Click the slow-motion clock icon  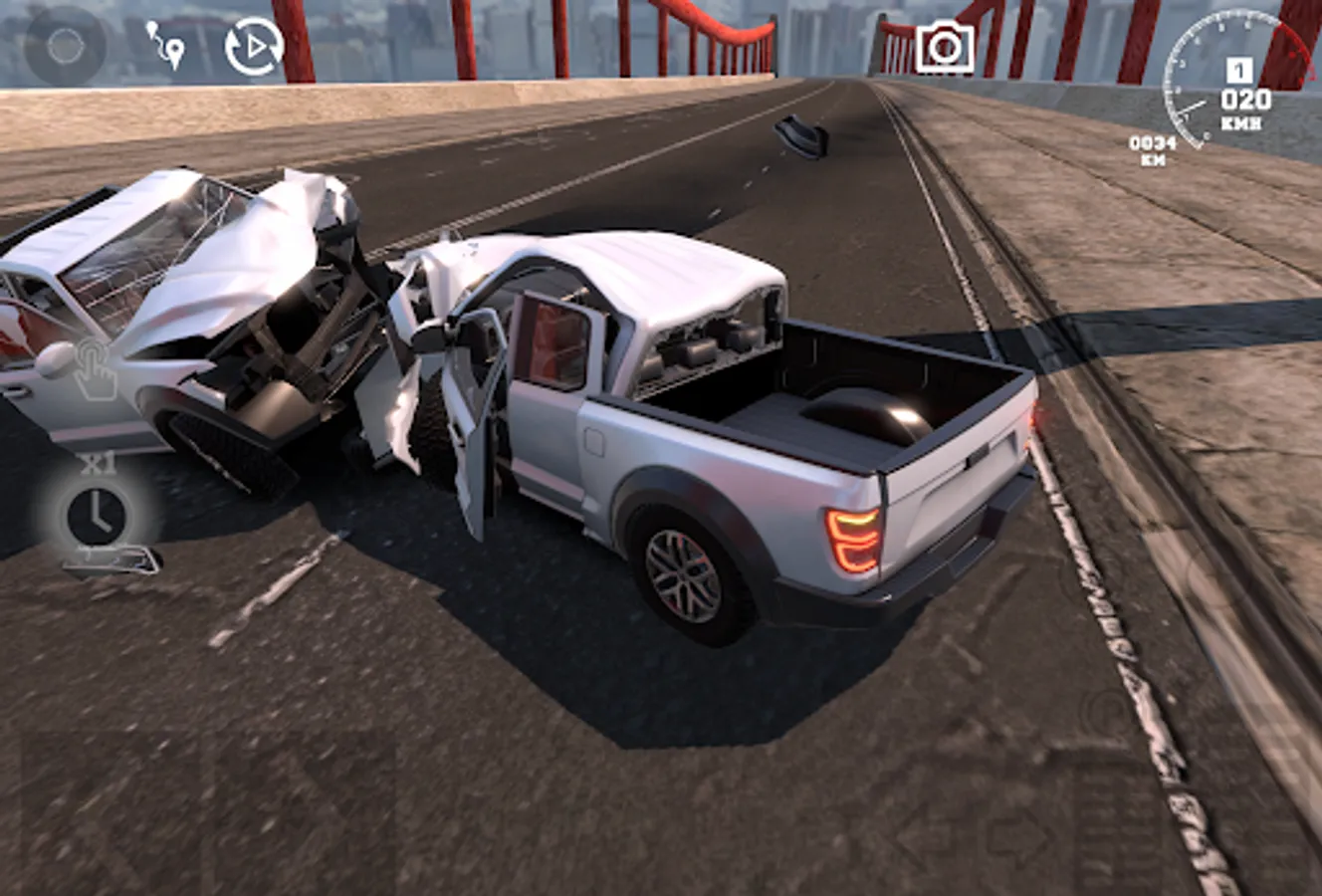click(x=97, y=513)
